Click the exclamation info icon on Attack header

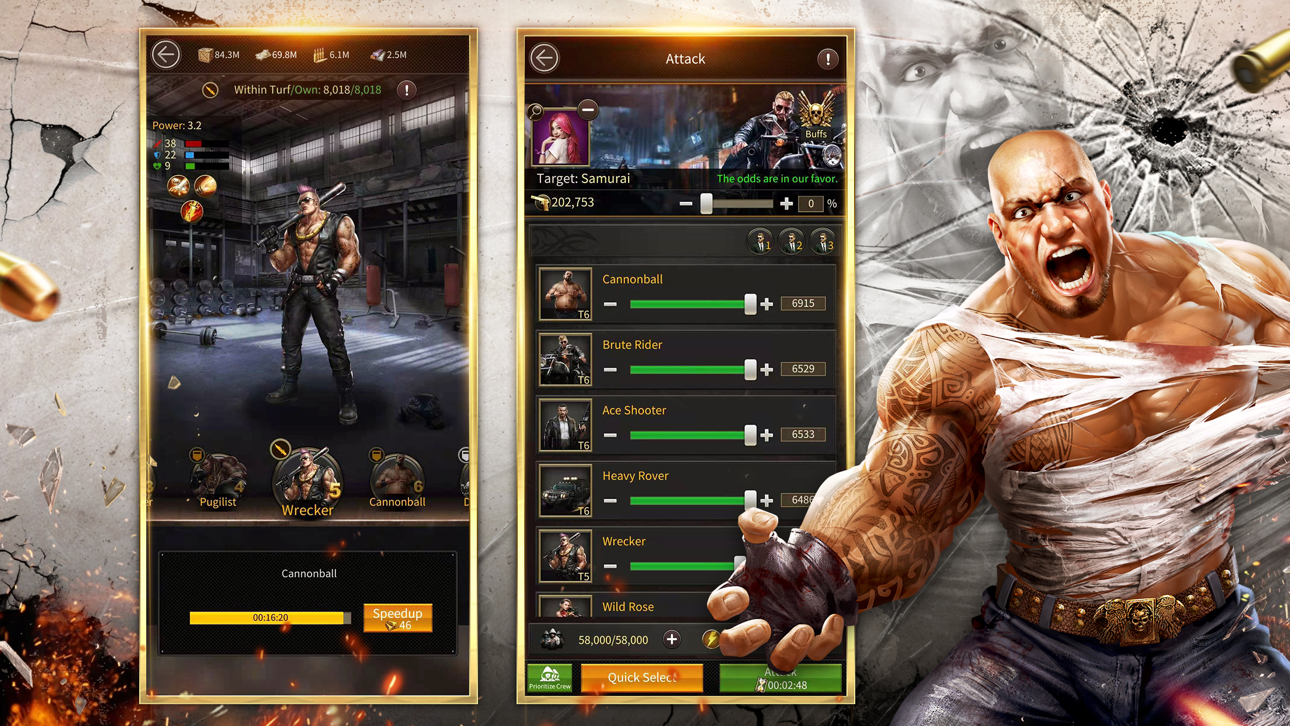click(x=827, y=59)
